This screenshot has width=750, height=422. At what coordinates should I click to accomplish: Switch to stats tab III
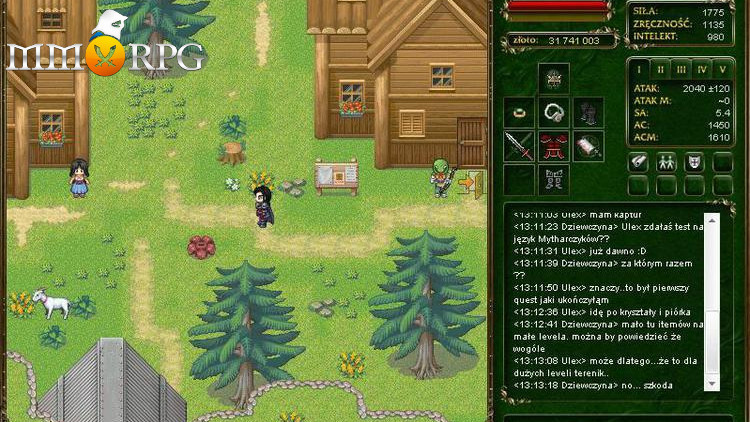click(x=681, y=69)
